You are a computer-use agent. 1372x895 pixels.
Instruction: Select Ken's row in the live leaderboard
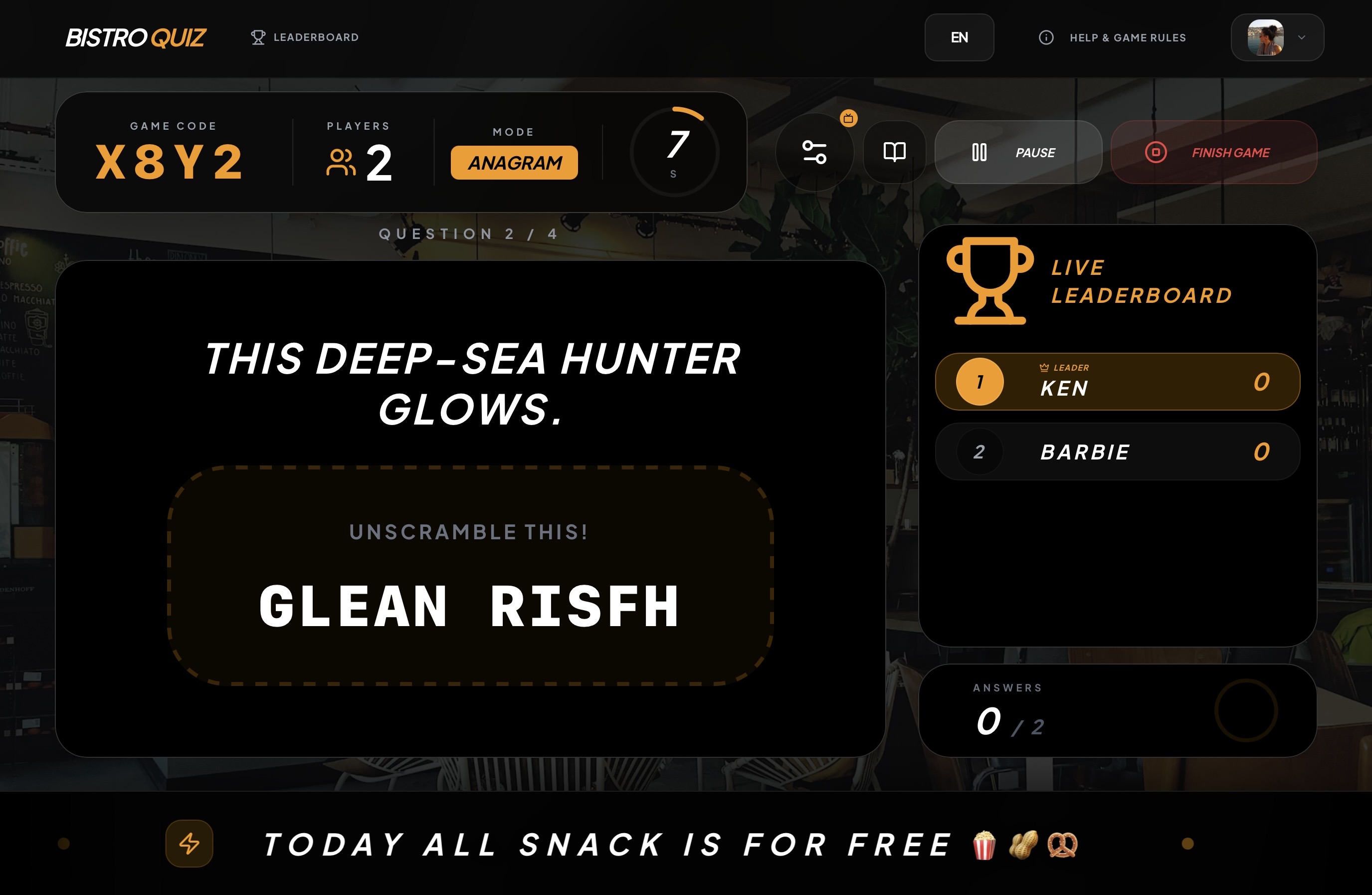click(x=1117, y=382)
